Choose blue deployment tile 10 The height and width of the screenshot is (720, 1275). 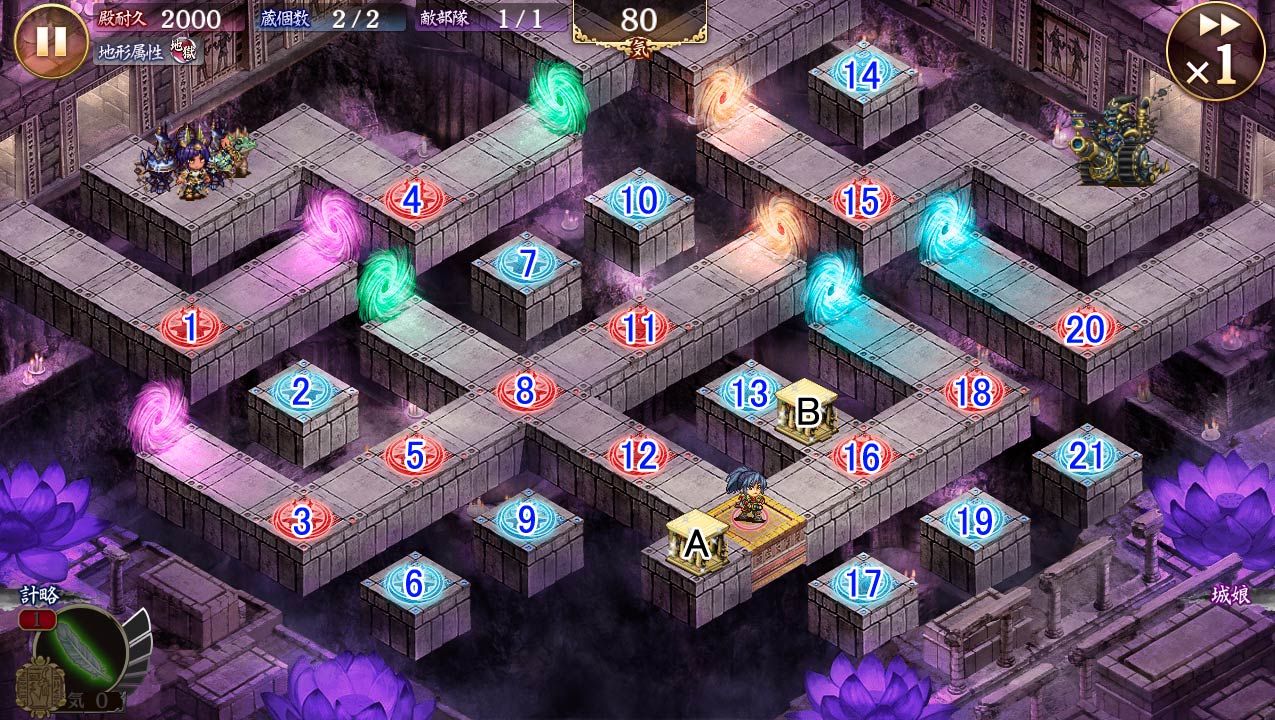[638, 200]
